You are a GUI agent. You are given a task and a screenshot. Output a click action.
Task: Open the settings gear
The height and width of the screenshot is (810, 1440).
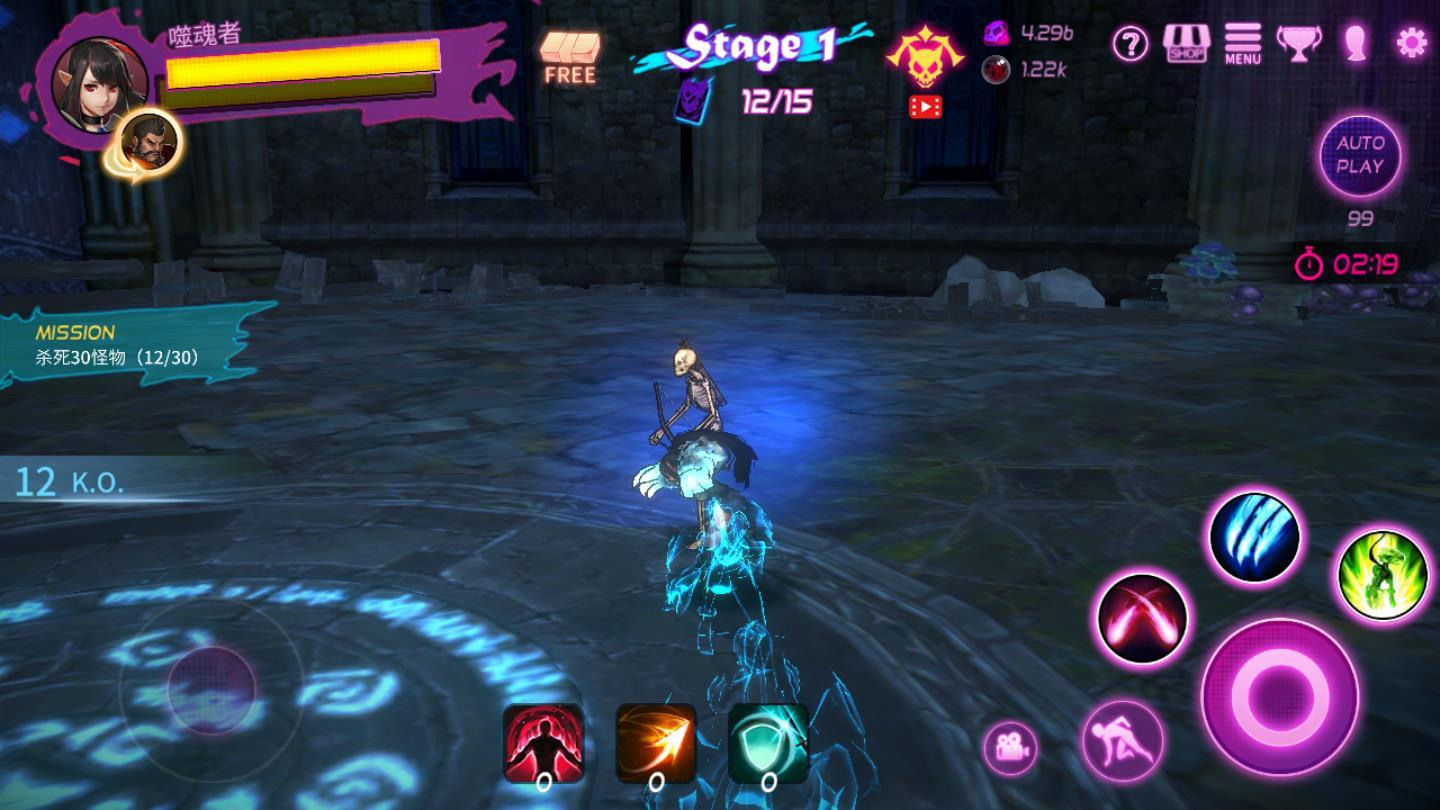click(x=1411, y=43)
